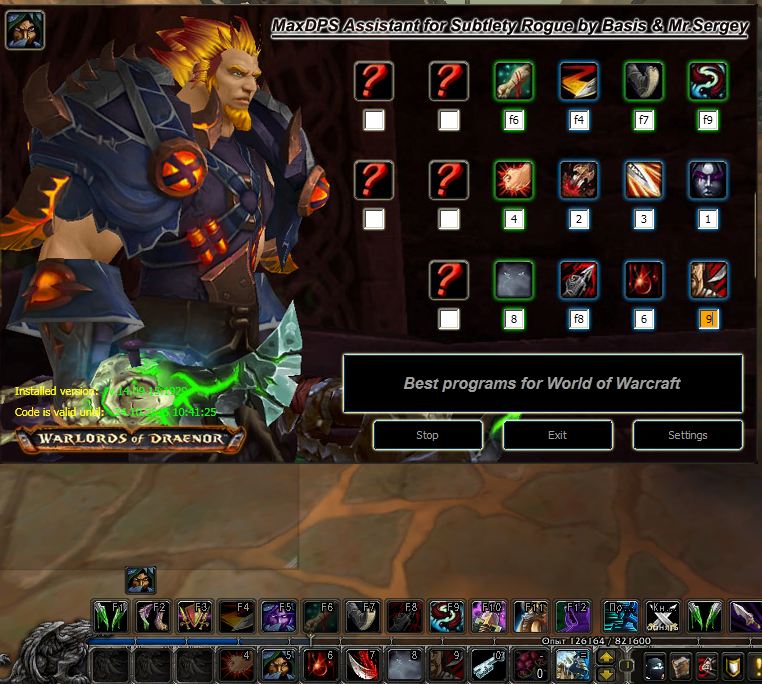The image size is (762, 684).
Task: Choose the red blood drop ability icon
Action: [643, 280]
